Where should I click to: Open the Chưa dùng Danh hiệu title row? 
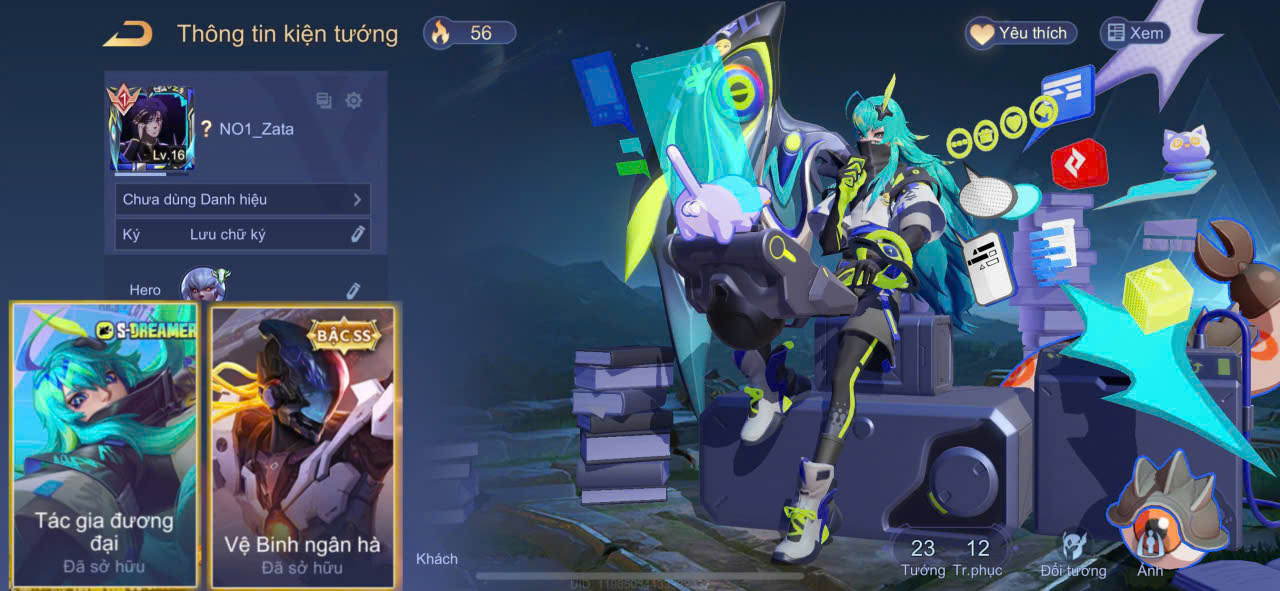click(x=242, y=199)
